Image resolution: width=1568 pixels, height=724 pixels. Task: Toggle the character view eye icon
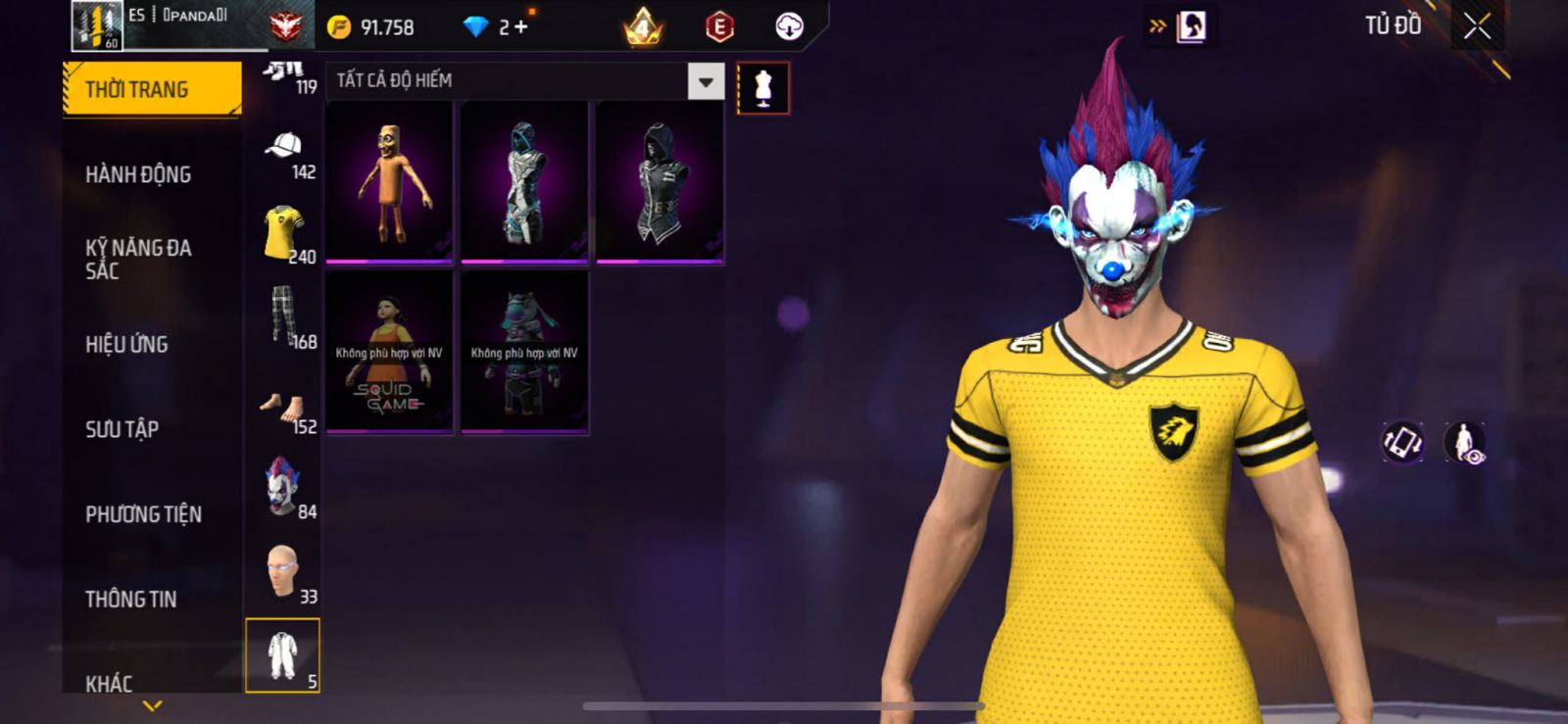(x=1465, y=442)
